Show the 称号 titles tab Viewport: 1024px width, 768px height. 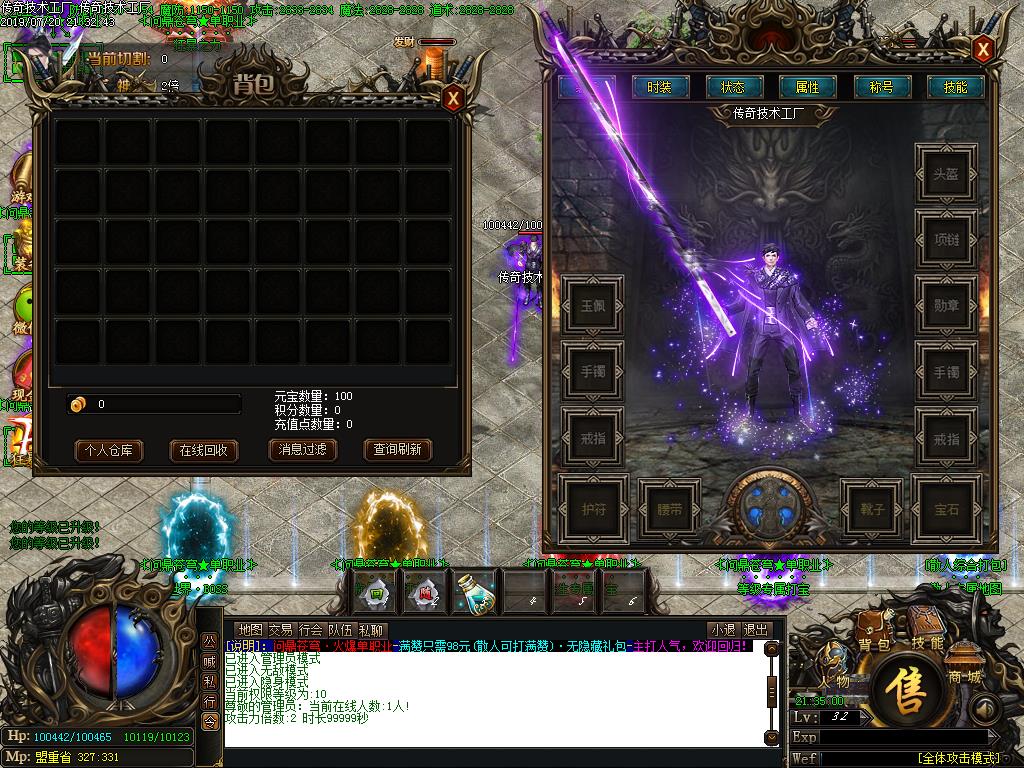(881, 87)
